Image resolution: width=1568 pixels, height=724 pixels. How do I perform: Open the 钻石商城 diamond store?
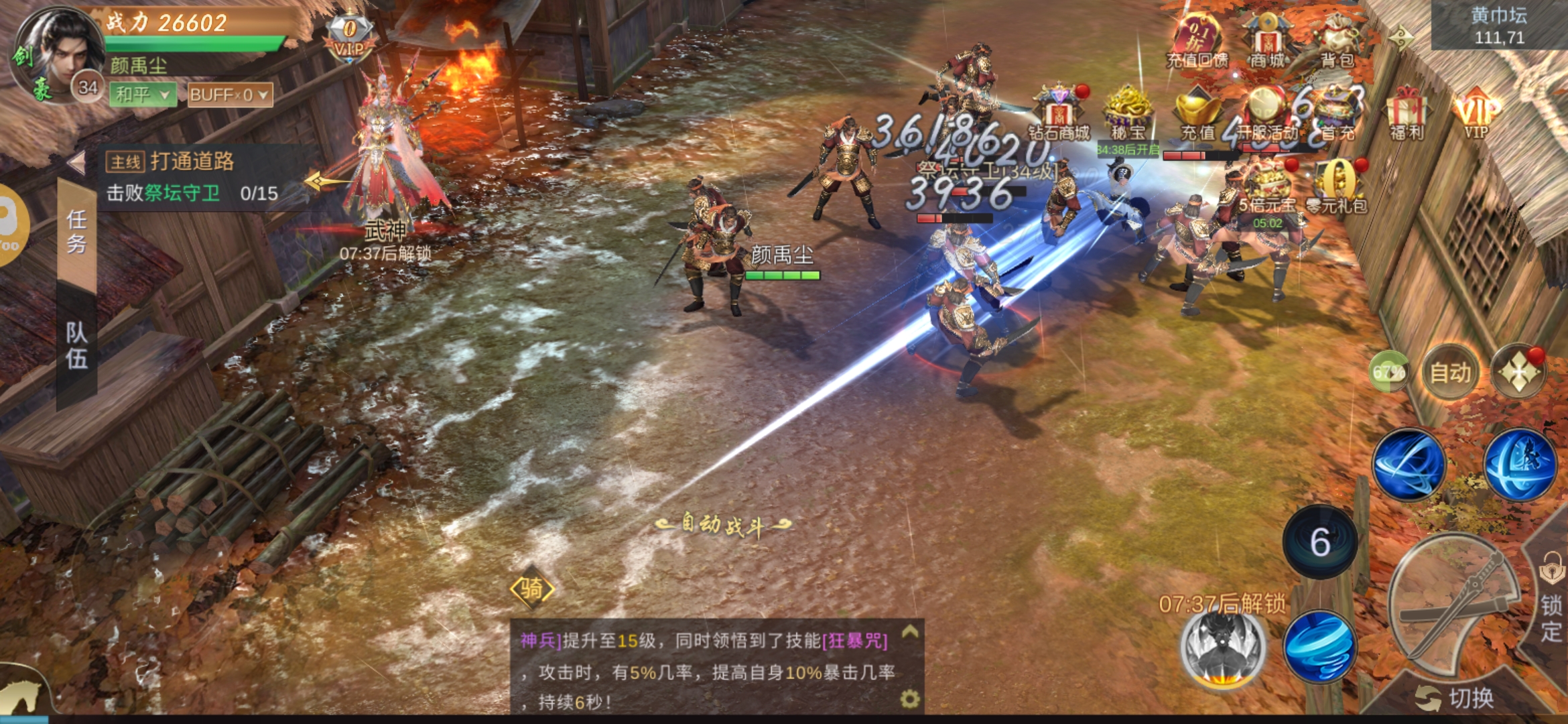point(1059,114)
